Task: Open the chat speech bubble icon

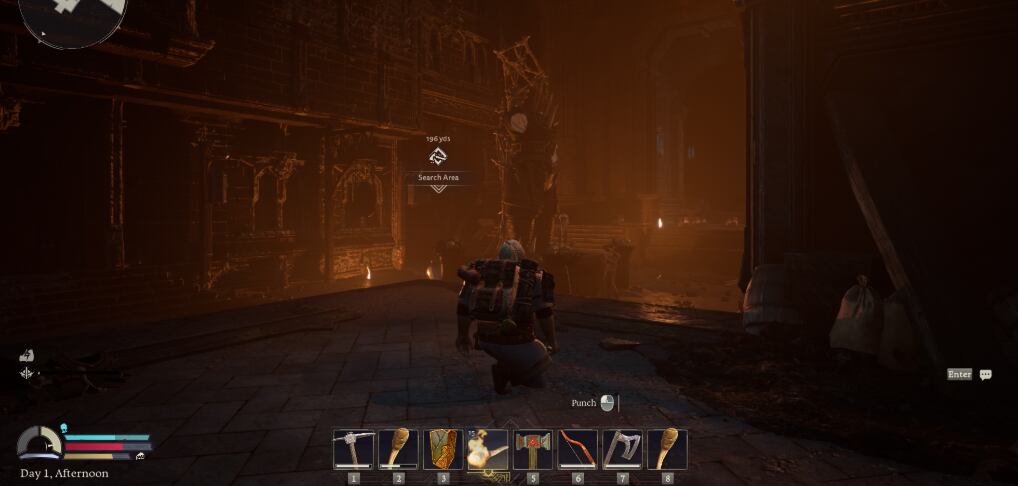Action: (986, 375)
